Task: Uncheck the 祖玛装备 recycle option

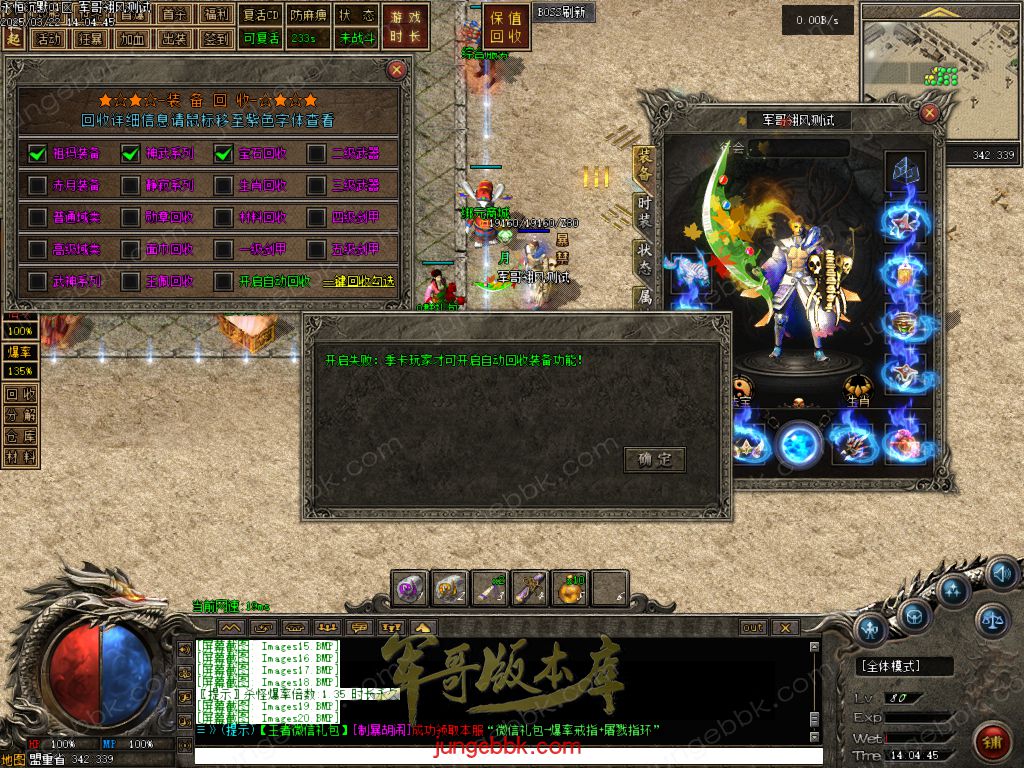Action: pyautogui.click(x=37, y=153)
